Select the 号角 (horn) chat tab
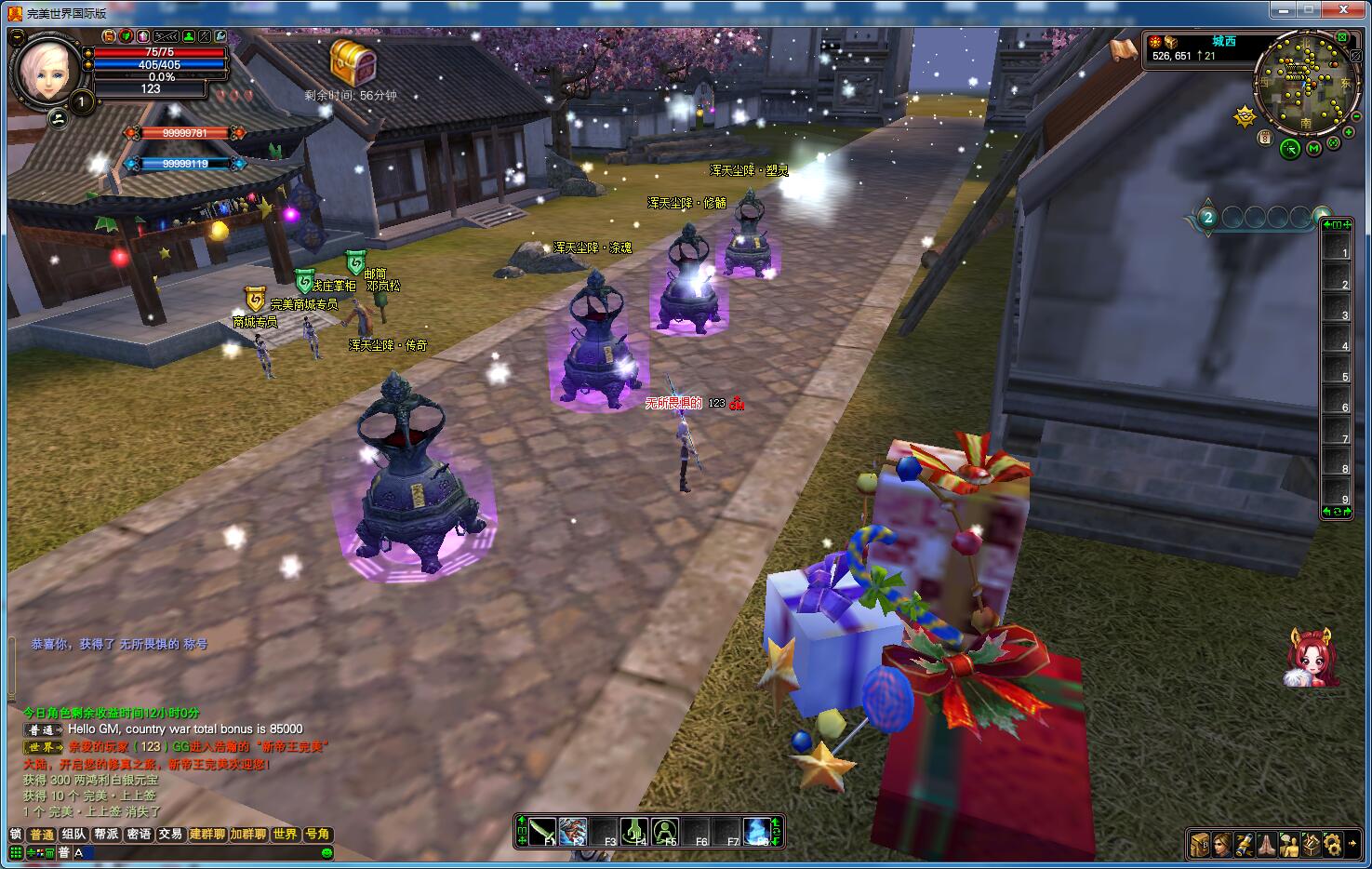Screen dimensions: 1372x869 (x=317, y=835)
